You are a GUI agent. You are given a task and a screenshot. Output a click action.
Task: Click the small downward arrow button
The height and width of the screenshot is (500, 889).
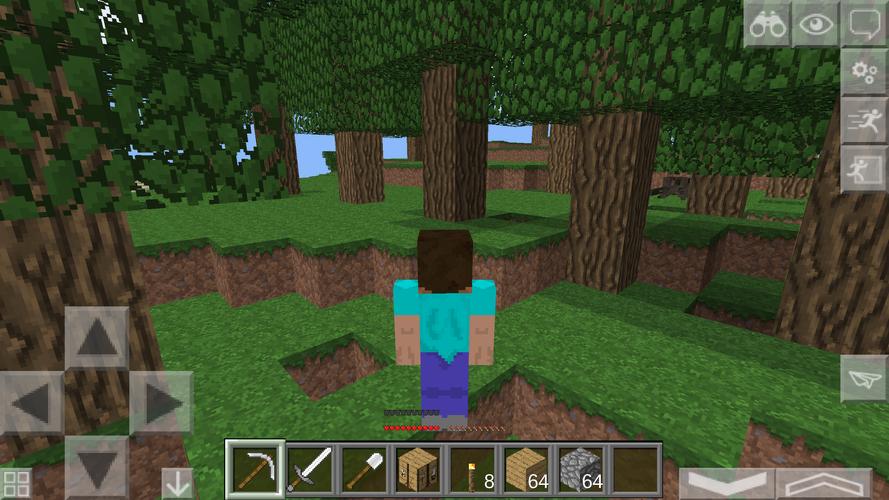(x=177, y=483)
